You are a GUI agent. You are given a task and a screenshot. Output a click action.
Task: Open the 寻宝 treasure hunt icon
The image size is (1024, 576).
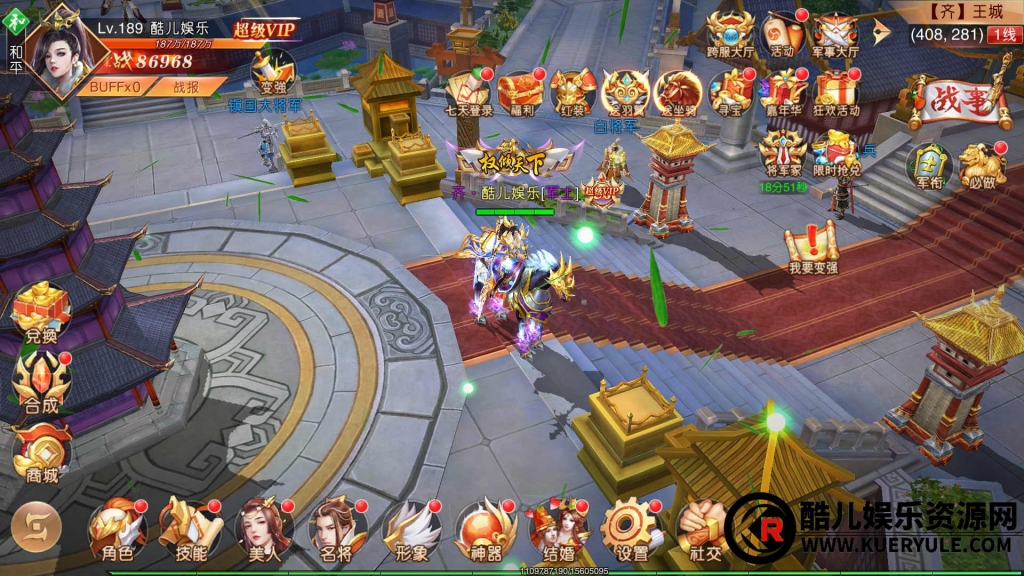[731, 92]
